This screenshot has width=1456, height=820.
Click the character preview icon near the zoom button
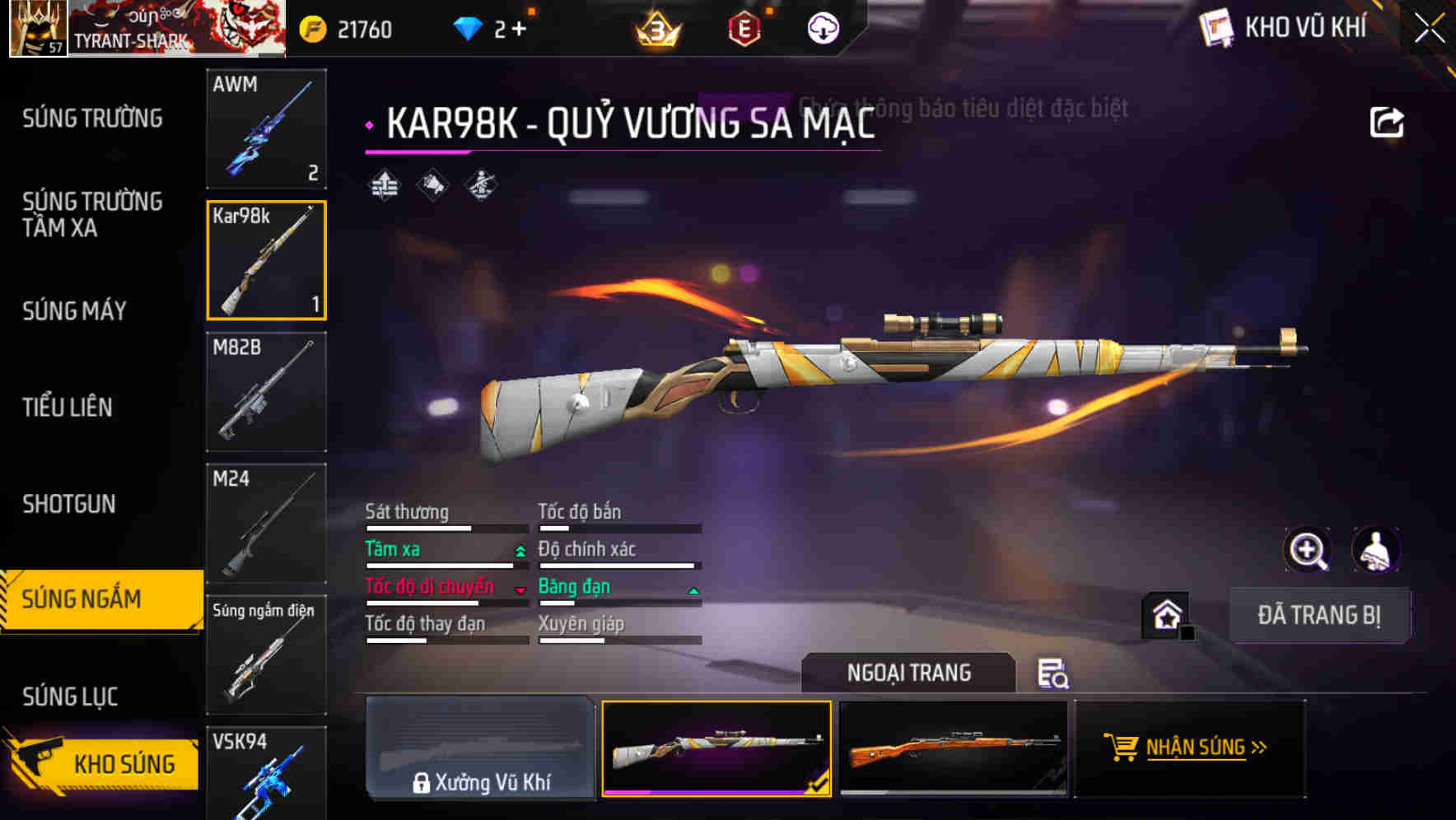pos(1376,549)
